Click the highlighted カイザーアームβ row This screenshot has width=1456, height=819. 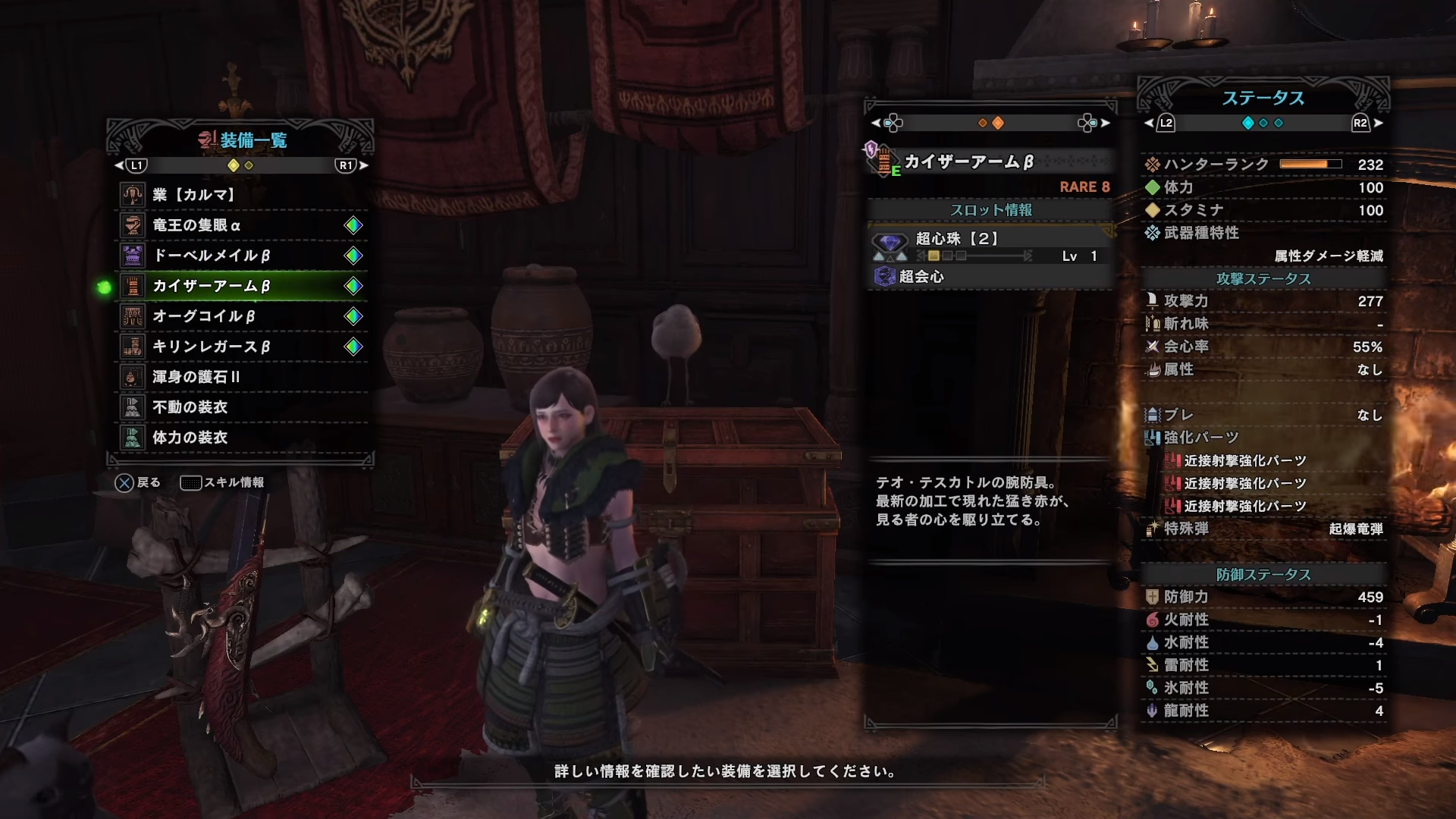point(241,286)
